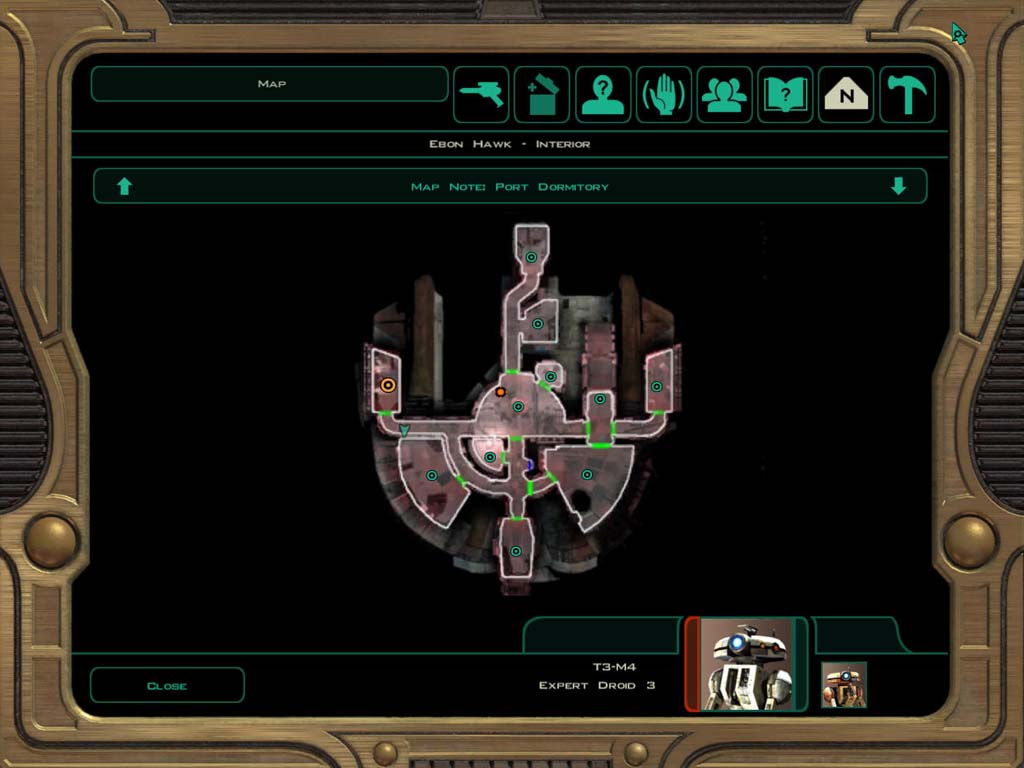Open the options hammer icon
1024x768 pixels.
coord(907,95)
